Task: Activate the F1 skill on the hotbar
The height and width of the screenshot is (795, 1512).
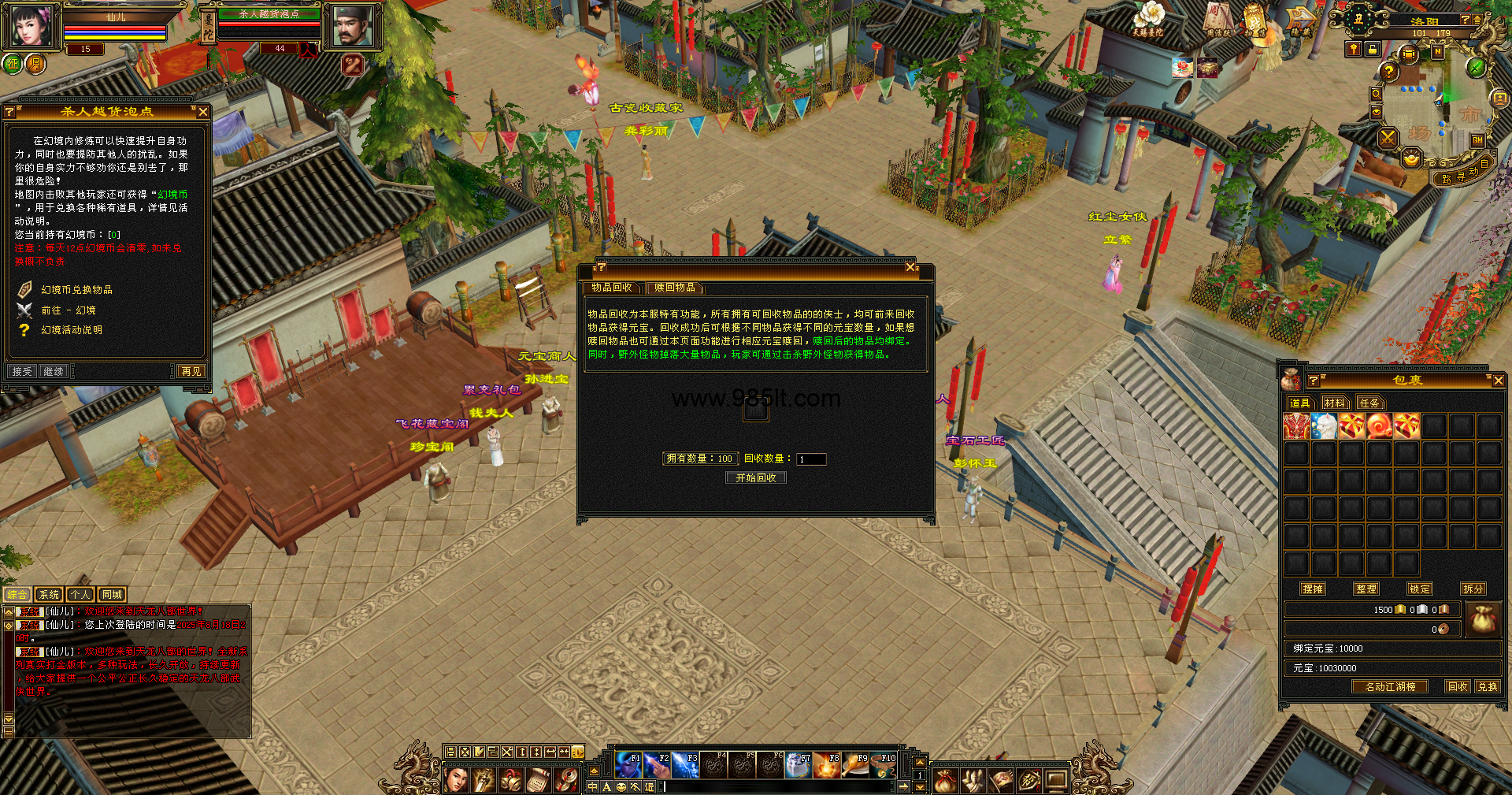Action: click(x=628, y=764)
